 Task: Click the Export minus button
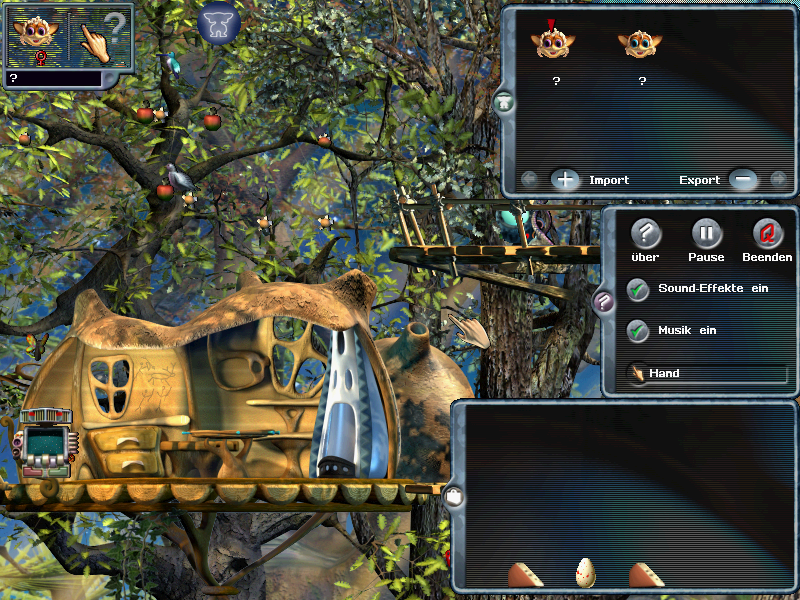click(743, 180)
